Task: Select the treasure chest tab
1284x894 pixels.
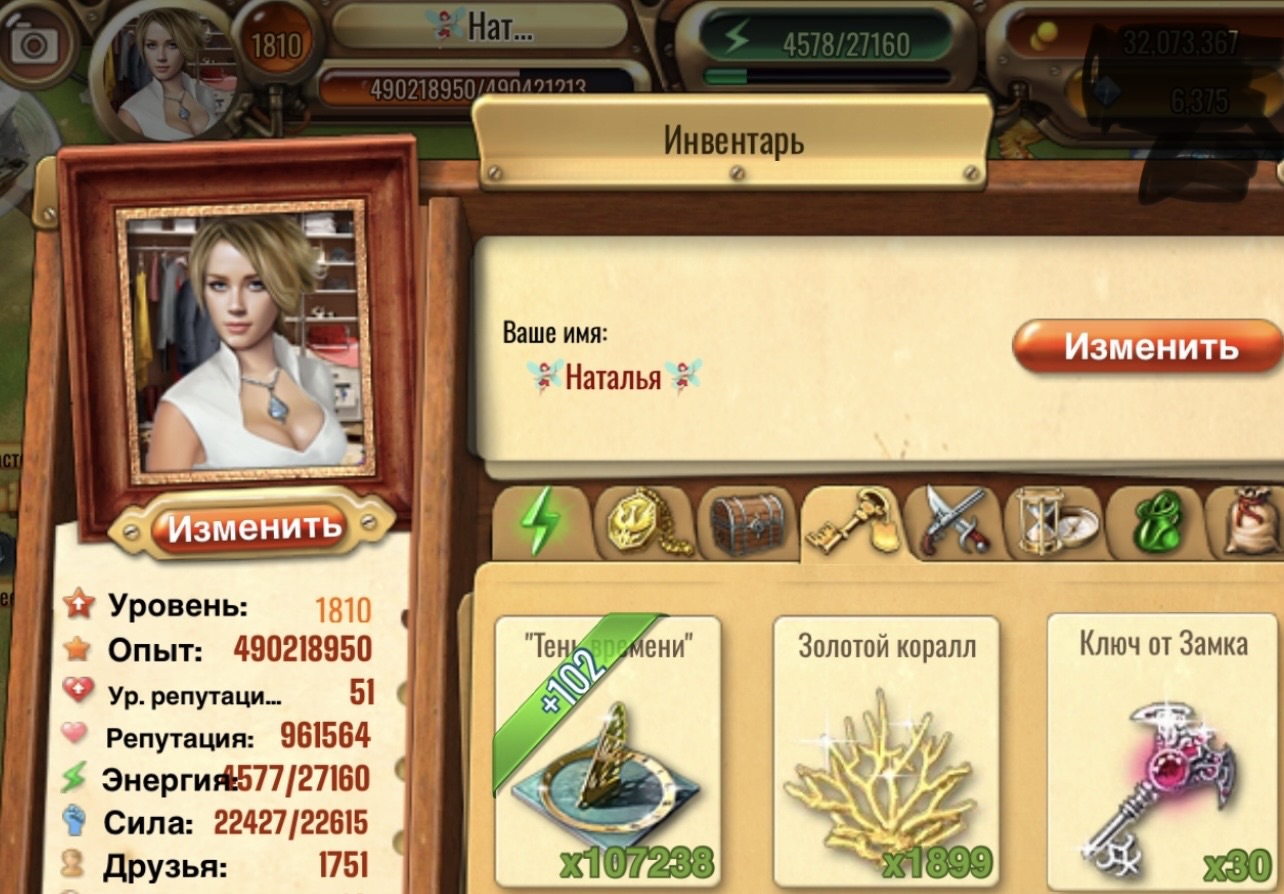Action: [x=747, y=523]
